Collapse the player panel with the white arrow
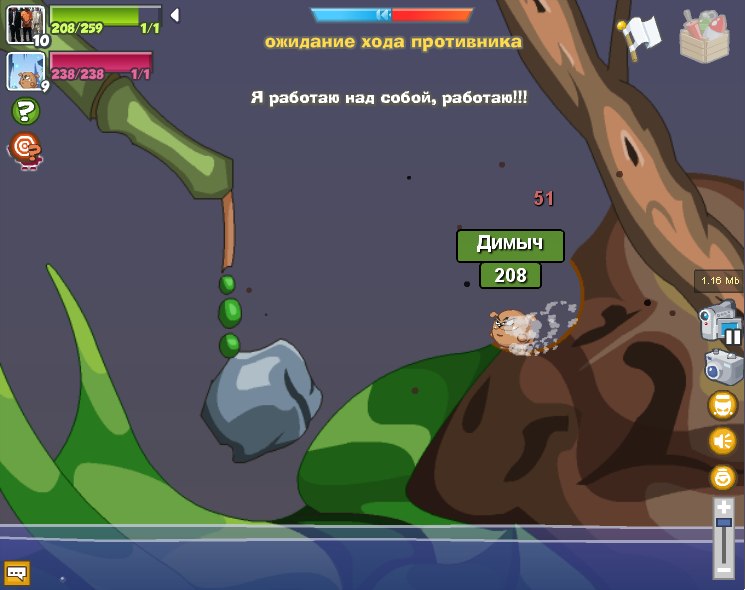 (174, 15)
